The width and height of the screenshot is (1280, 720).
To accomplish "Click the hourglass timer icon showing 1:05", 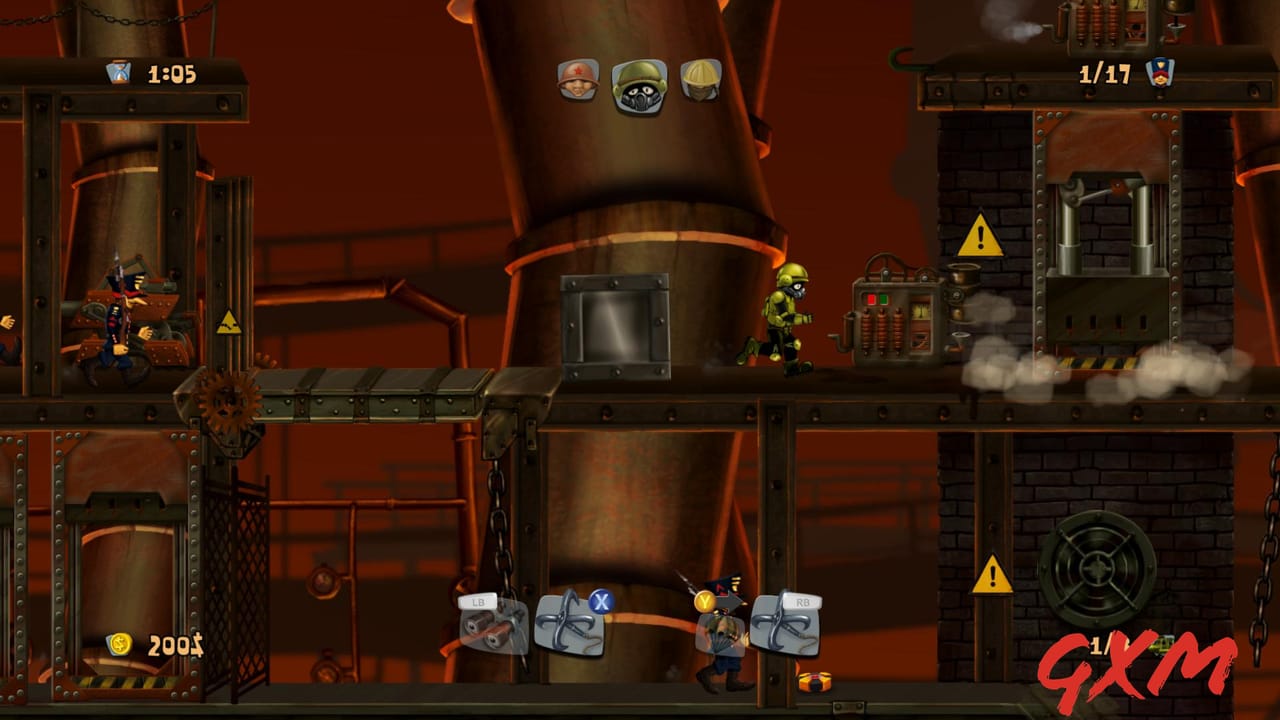I will point(118,72).
